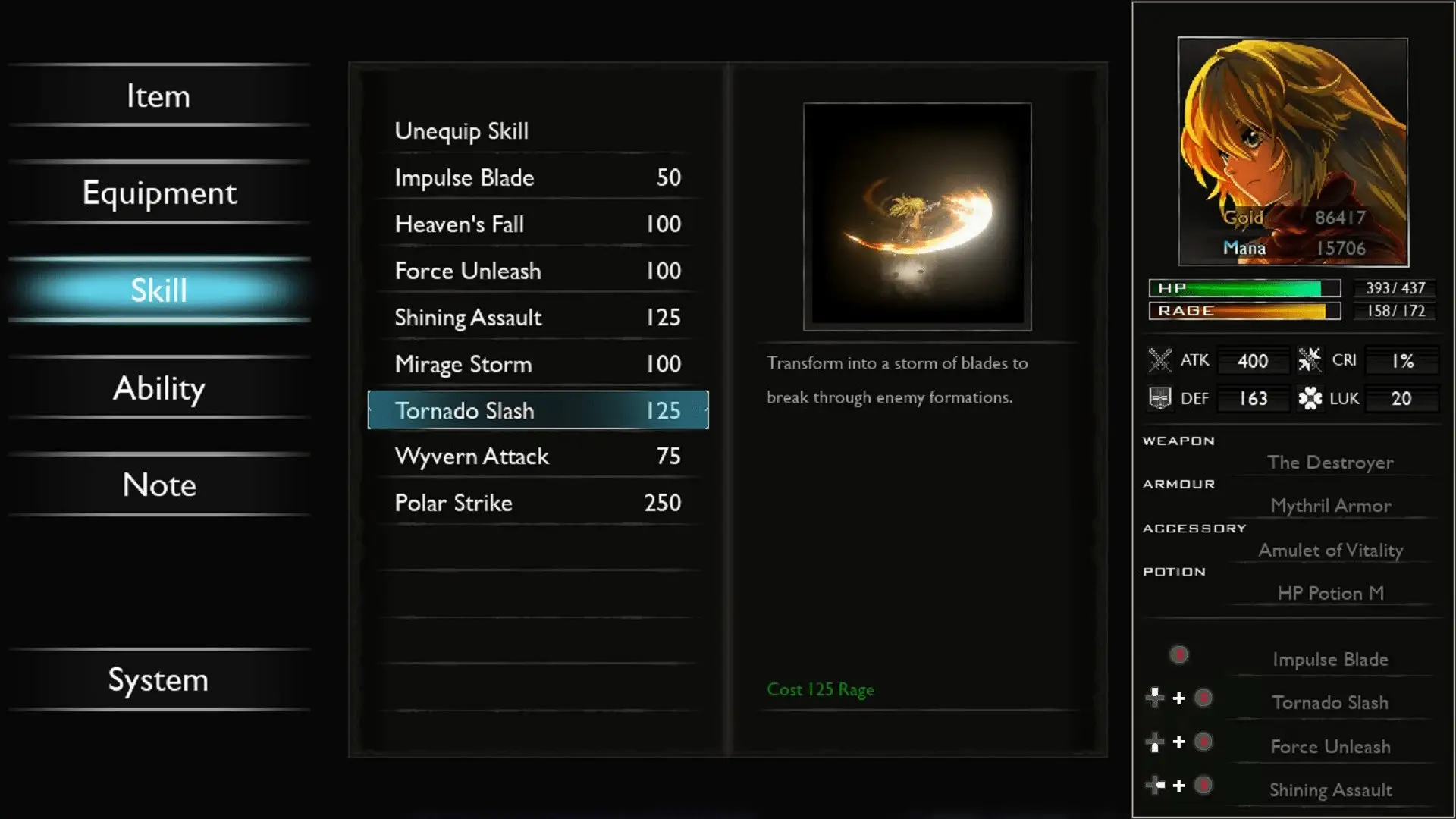Pick Heaven's Fall from skill list
1456x819 pixels.
pos(537,224)
